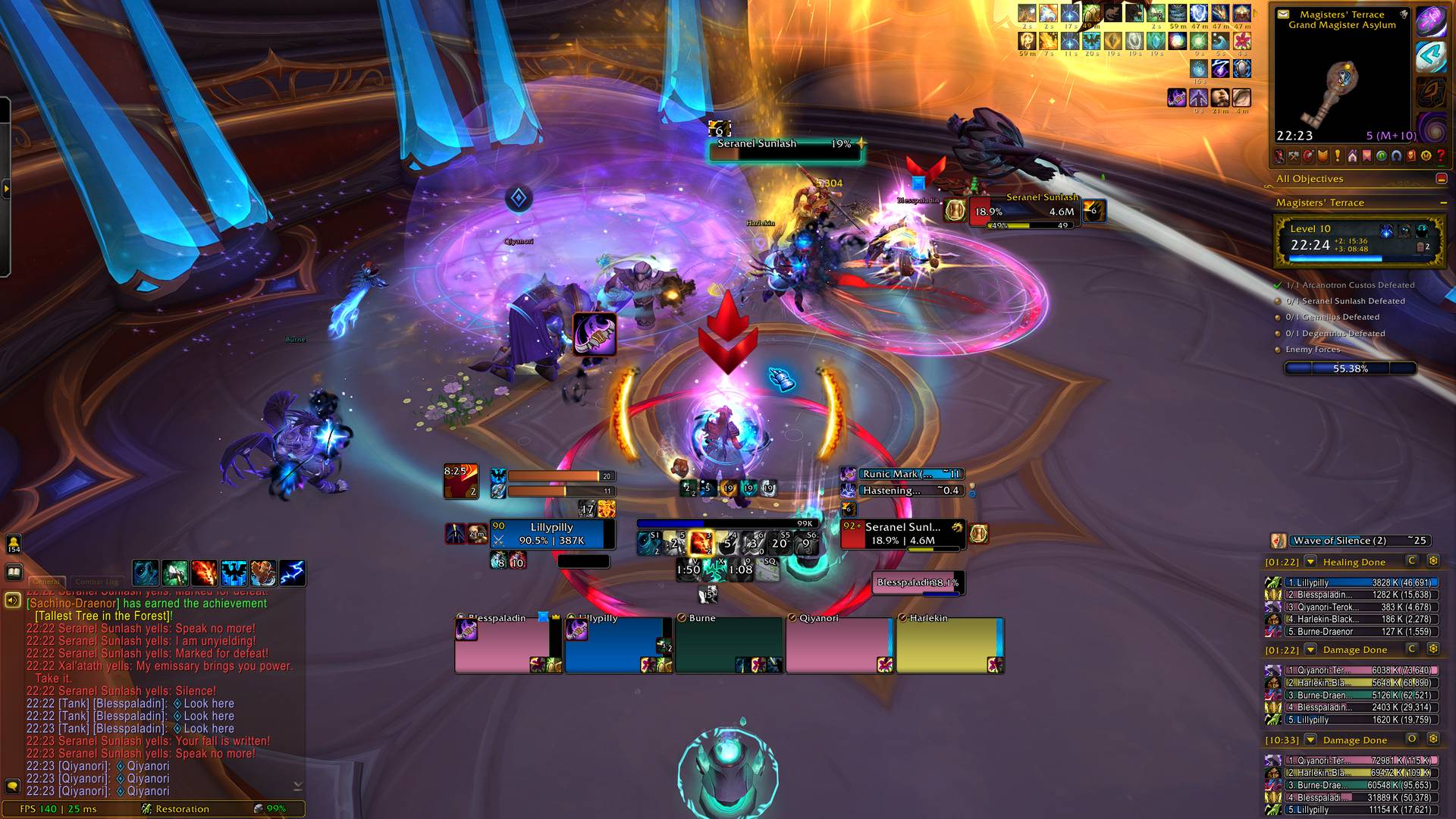Screen dimensions: 1456x819
Task: Open the friends list icon showing 154
Action: [14, 544]
